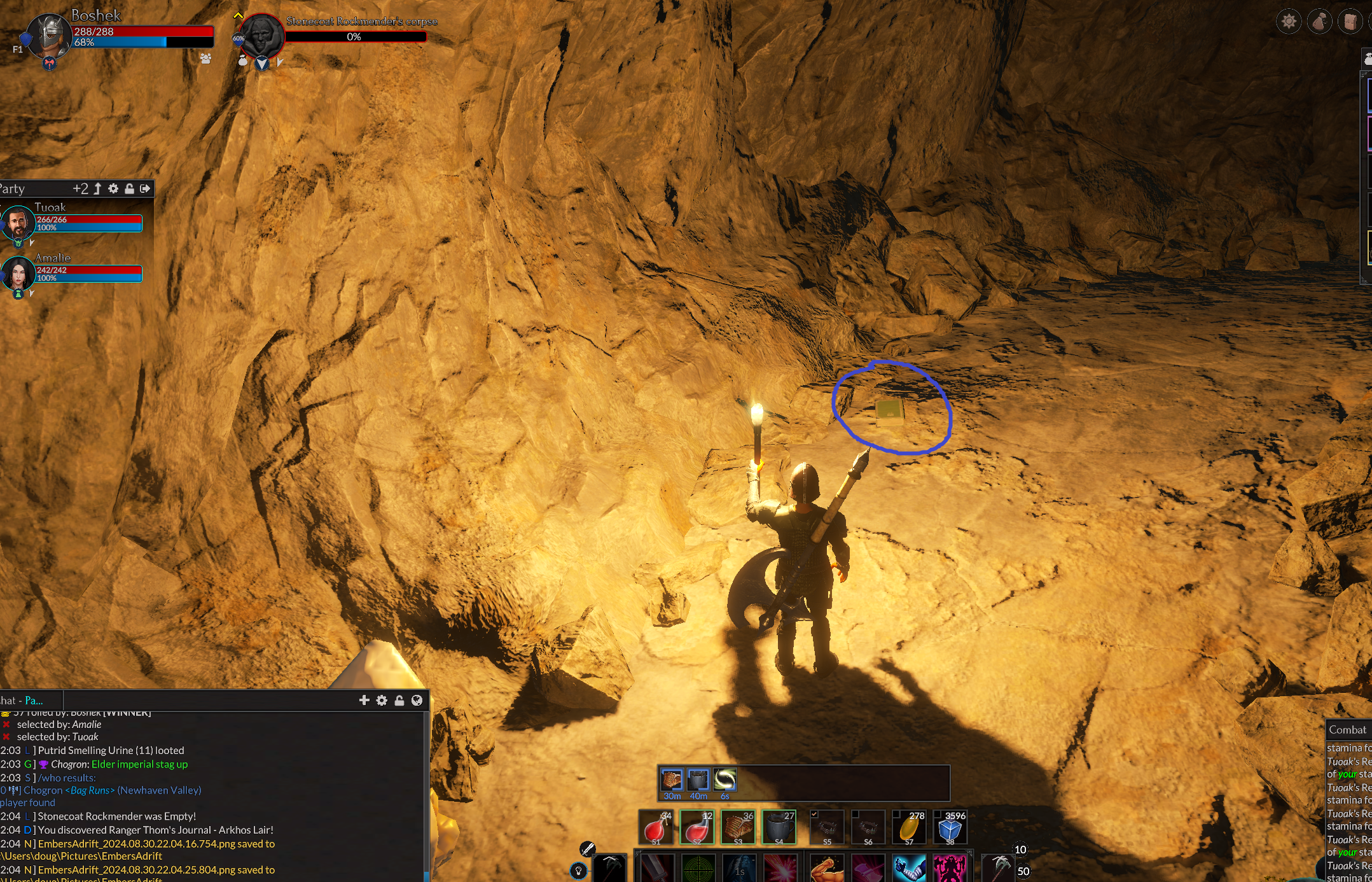Use the yellow gem in S7
The width and height of the screenshot is (1372, 882).
[909, 827]
